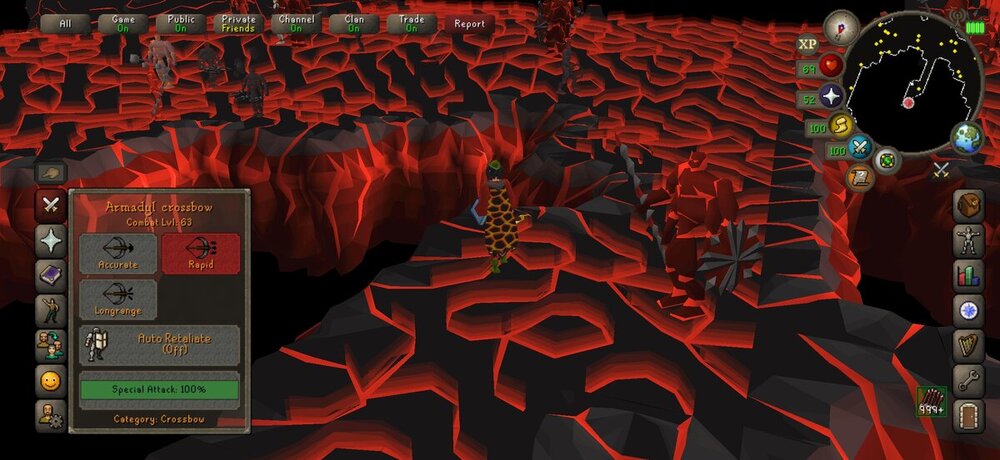Toggle the XP drops button
This screenshot has width=1000, height=460.
(x=807, y=44)
